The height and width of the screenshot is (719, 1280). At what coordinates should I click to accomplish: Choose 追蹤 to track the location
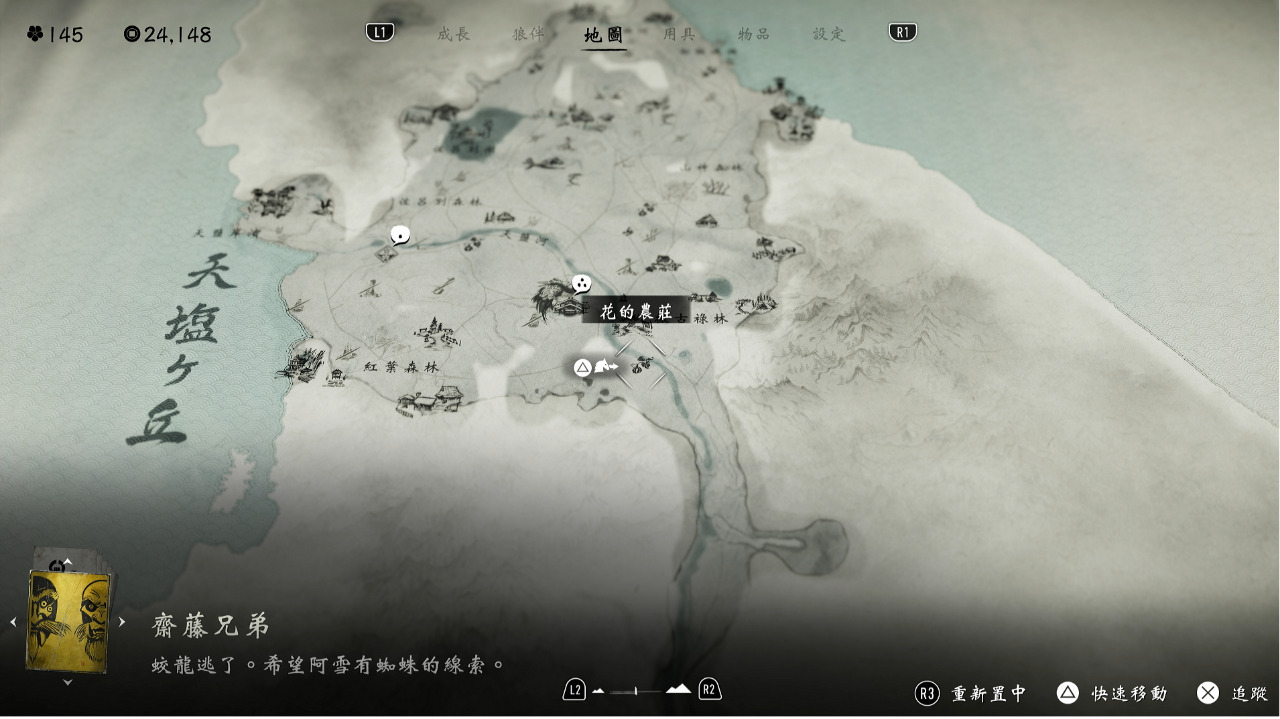[1233, 693]
